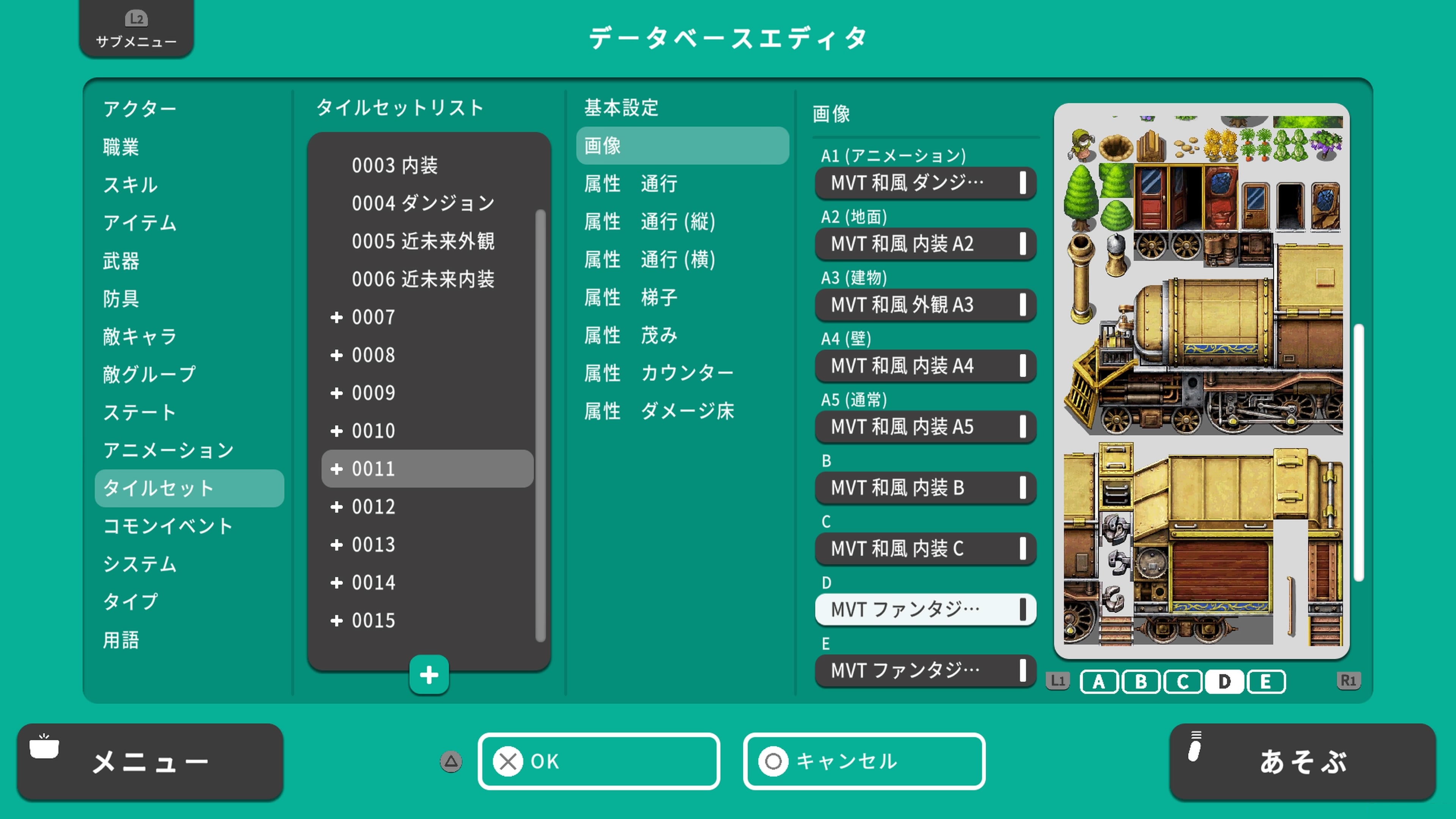
Task: Select 0004 ダンジョン in the tileset list
Action: click(424, 203)
